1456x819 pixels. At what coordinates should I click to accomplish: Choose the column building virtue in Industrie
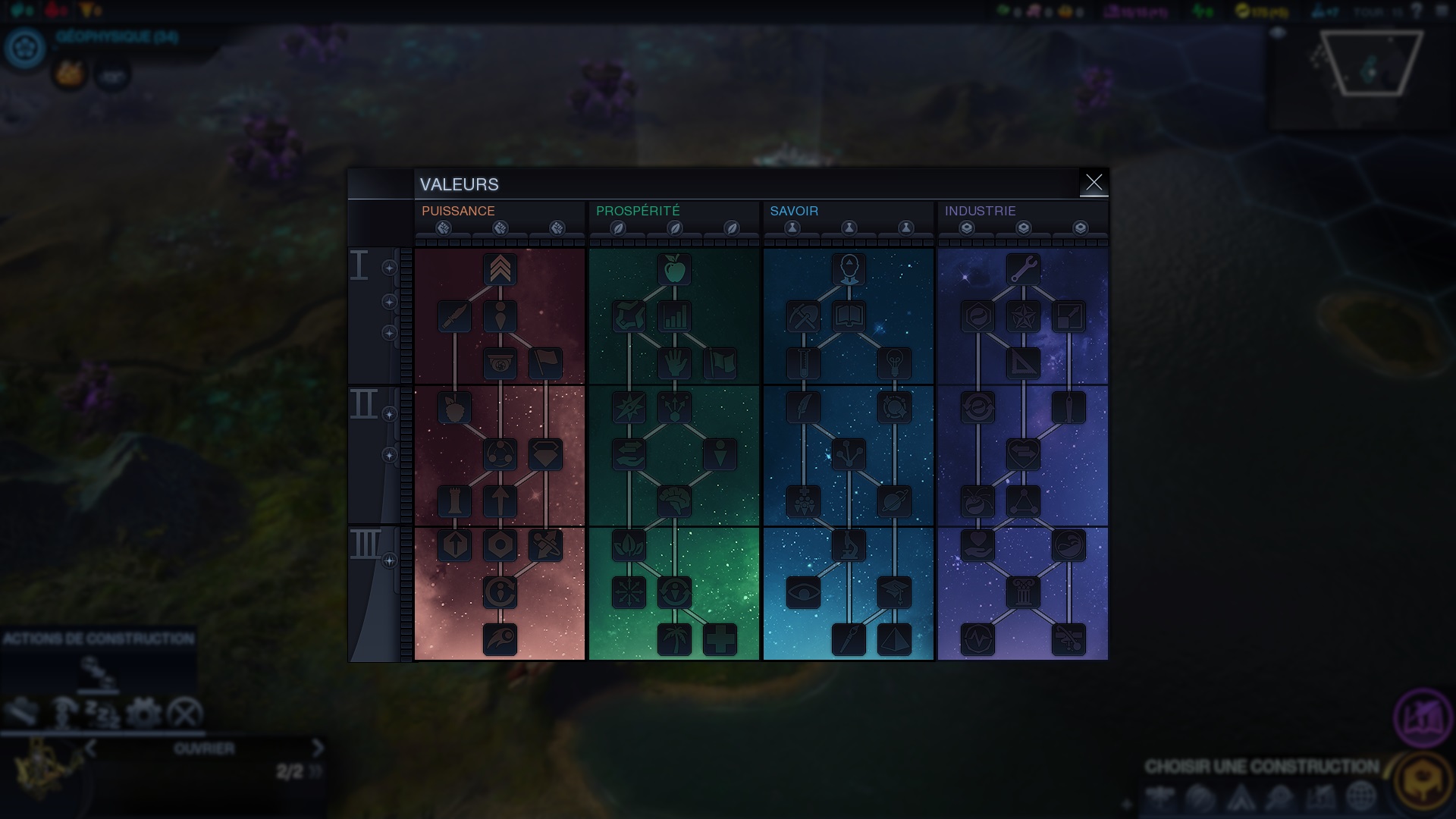(x=1023, y=592)
